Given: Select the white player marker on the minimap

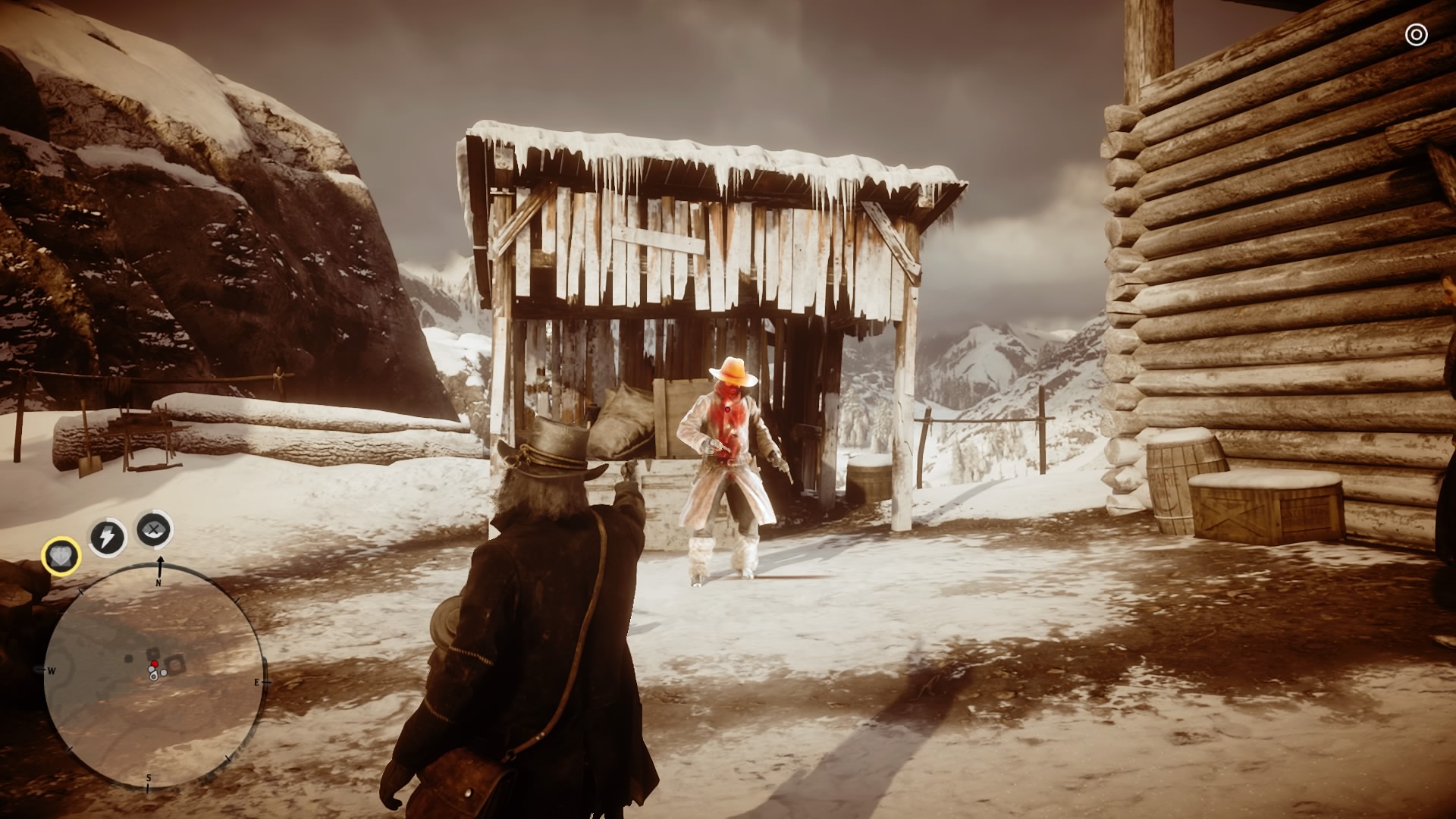Looking at the screenshot, I should [x=153, y=676].
